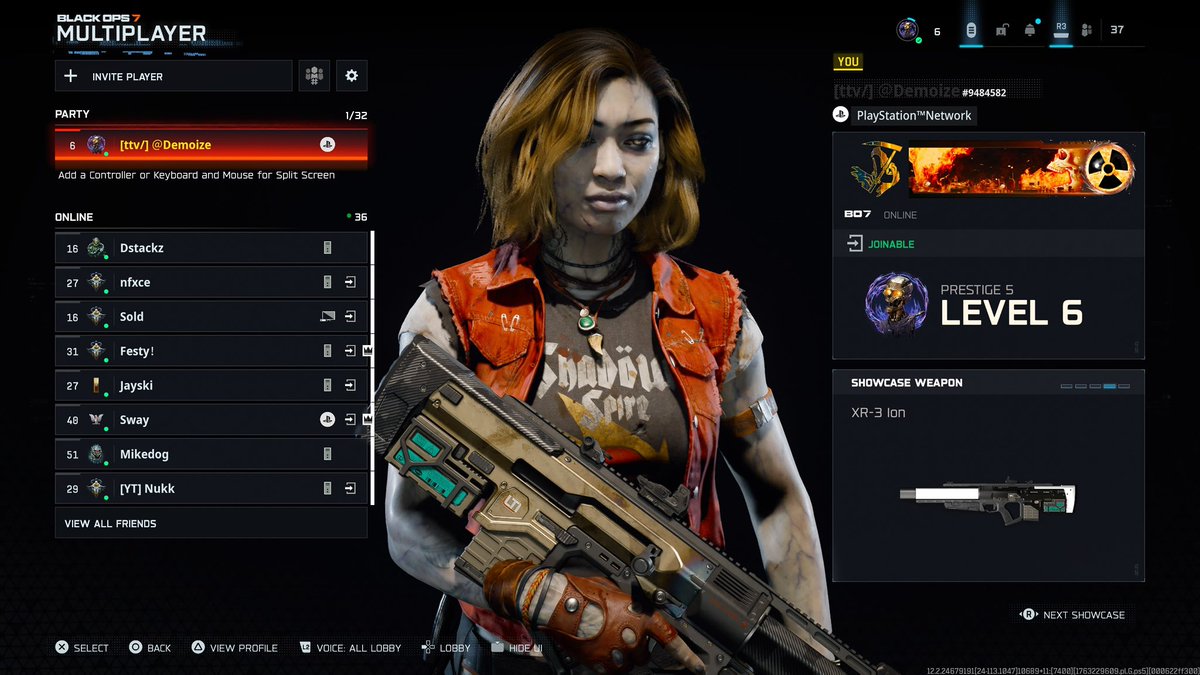1200x675 pixels.
Task: Select Festy! in the friends list
Action: pos(210,351)
